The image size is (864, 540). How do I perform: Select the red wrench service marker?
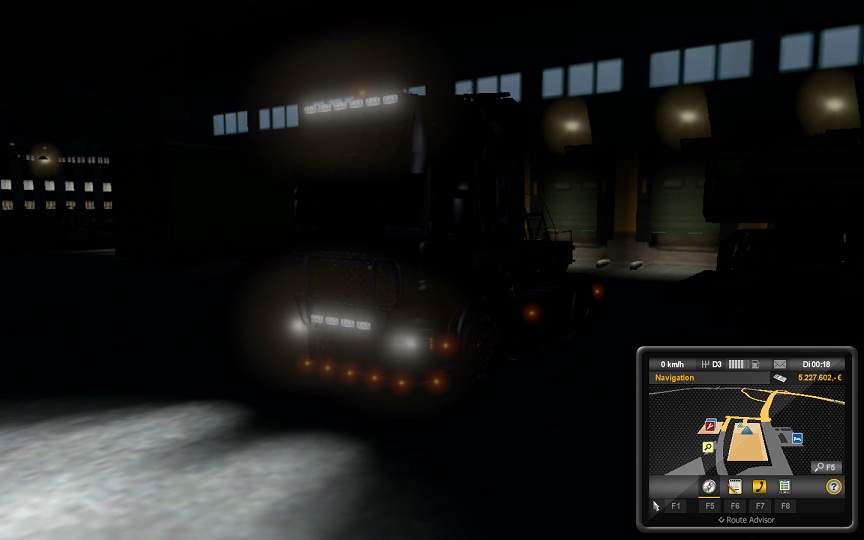712,426
